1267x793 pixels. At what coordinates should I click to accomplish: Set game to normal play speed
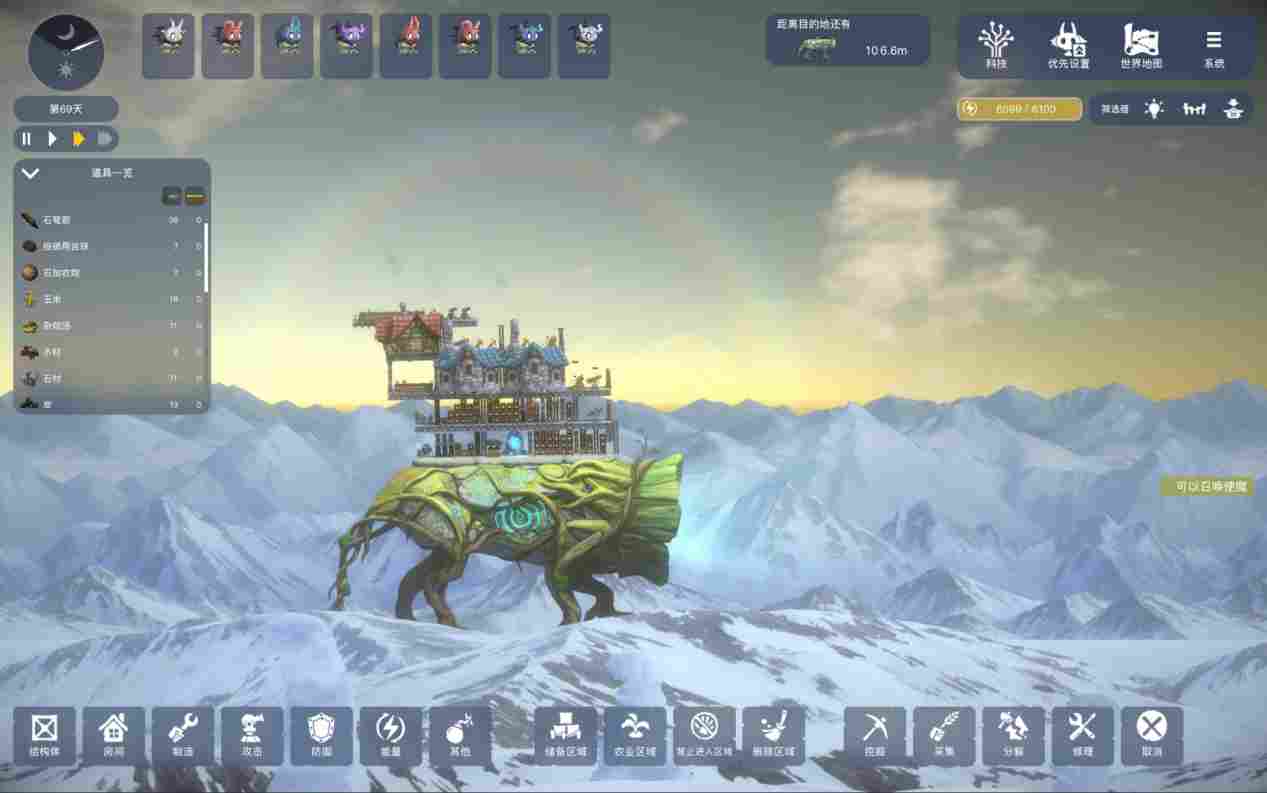[x=53, y=139]
